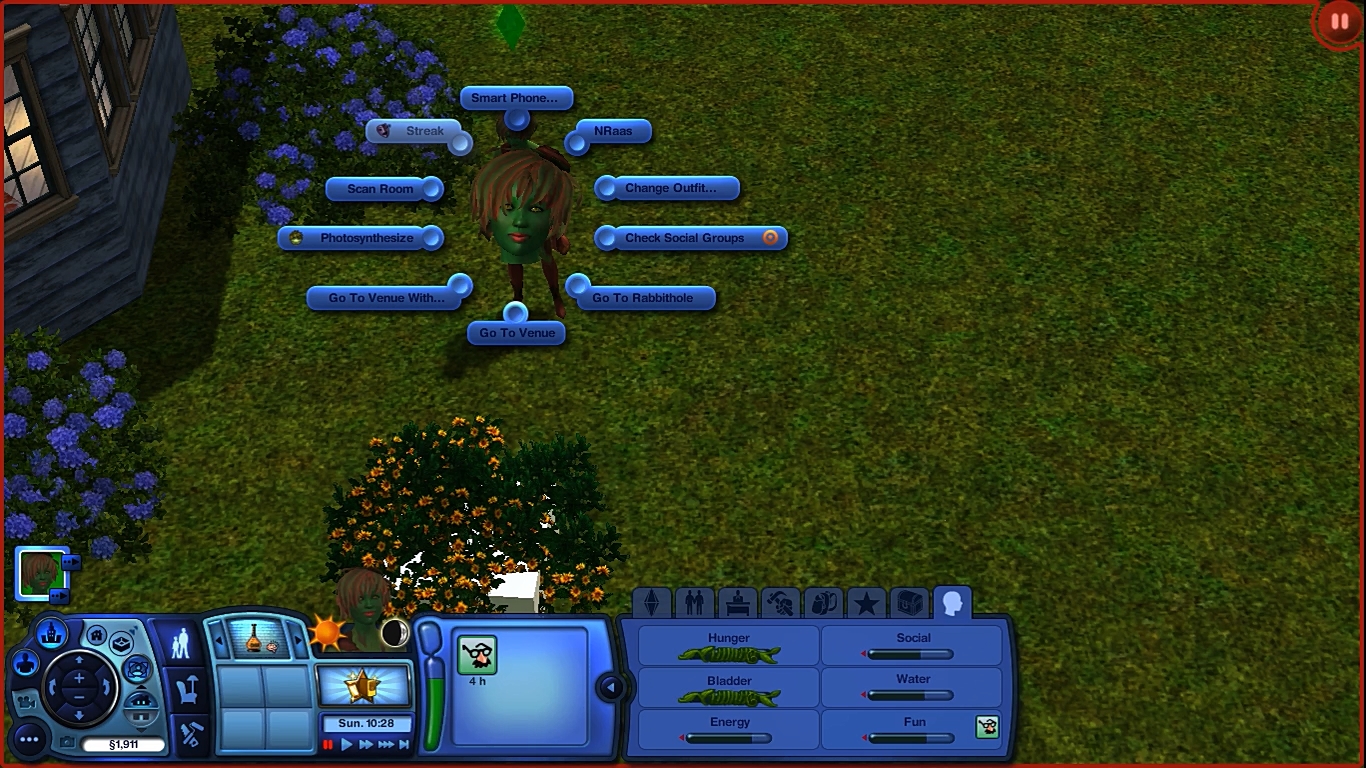Open the map tags house icon
The image size is (1366, 768).
click(x=96, y=635)
